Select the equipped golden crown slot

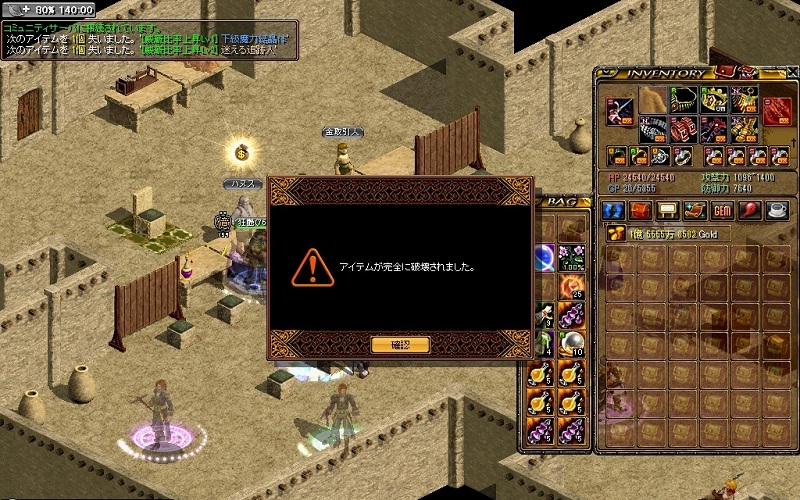(714, 100)
